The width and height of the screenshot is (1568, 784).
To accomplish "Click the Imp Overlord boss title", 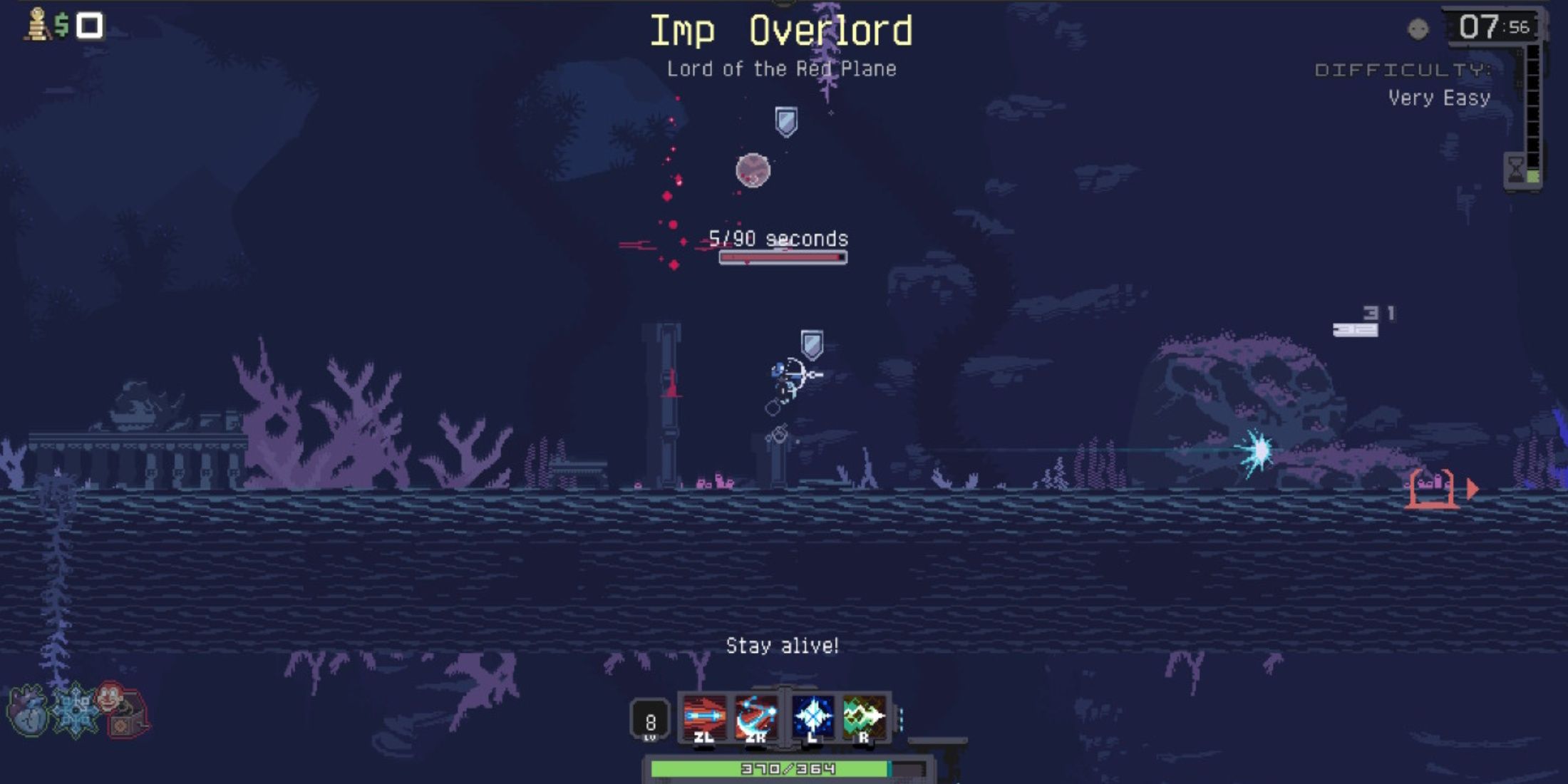I will click(783, 31).
